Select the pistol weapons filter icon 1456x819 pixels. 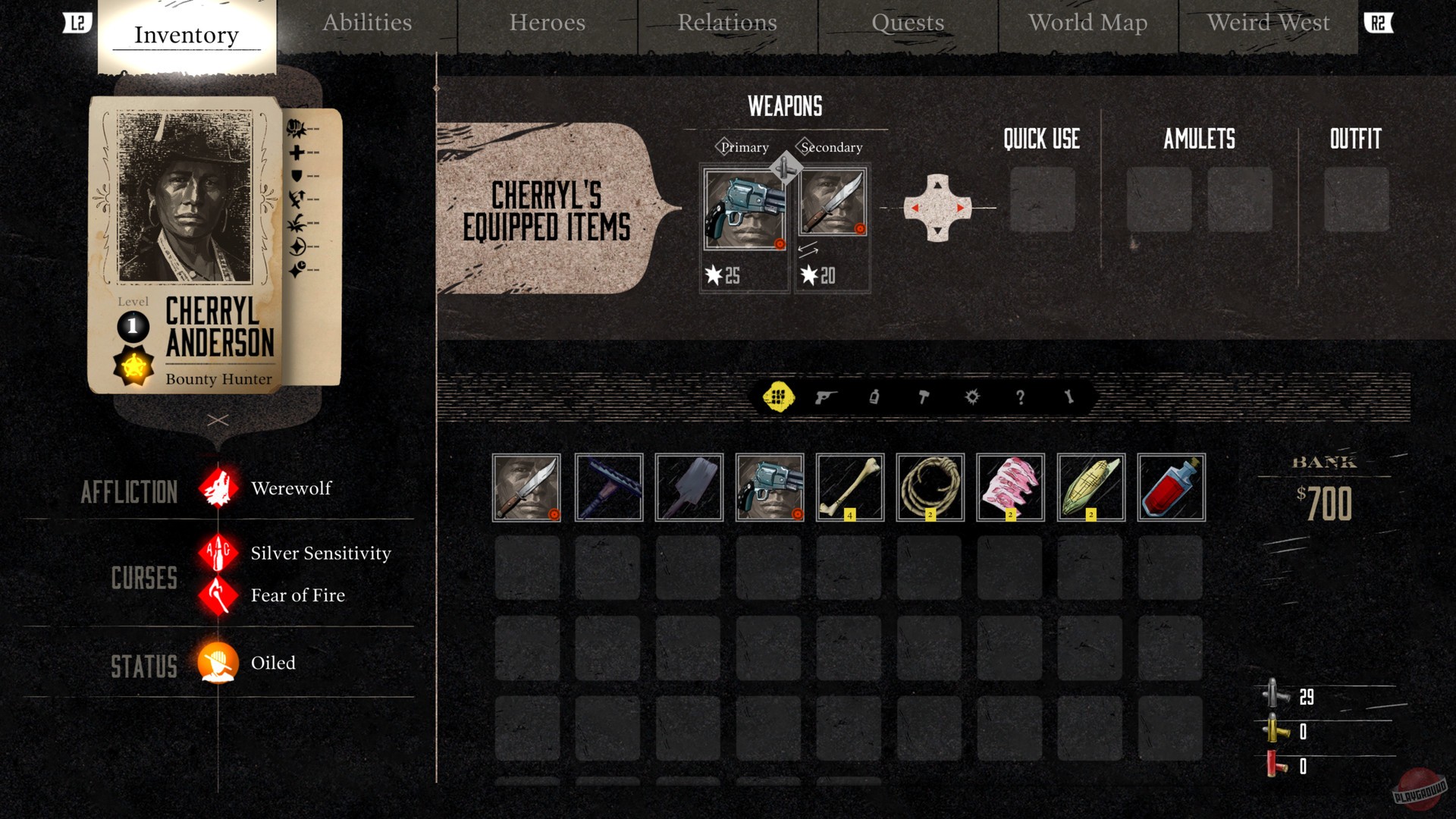(827, 397)
